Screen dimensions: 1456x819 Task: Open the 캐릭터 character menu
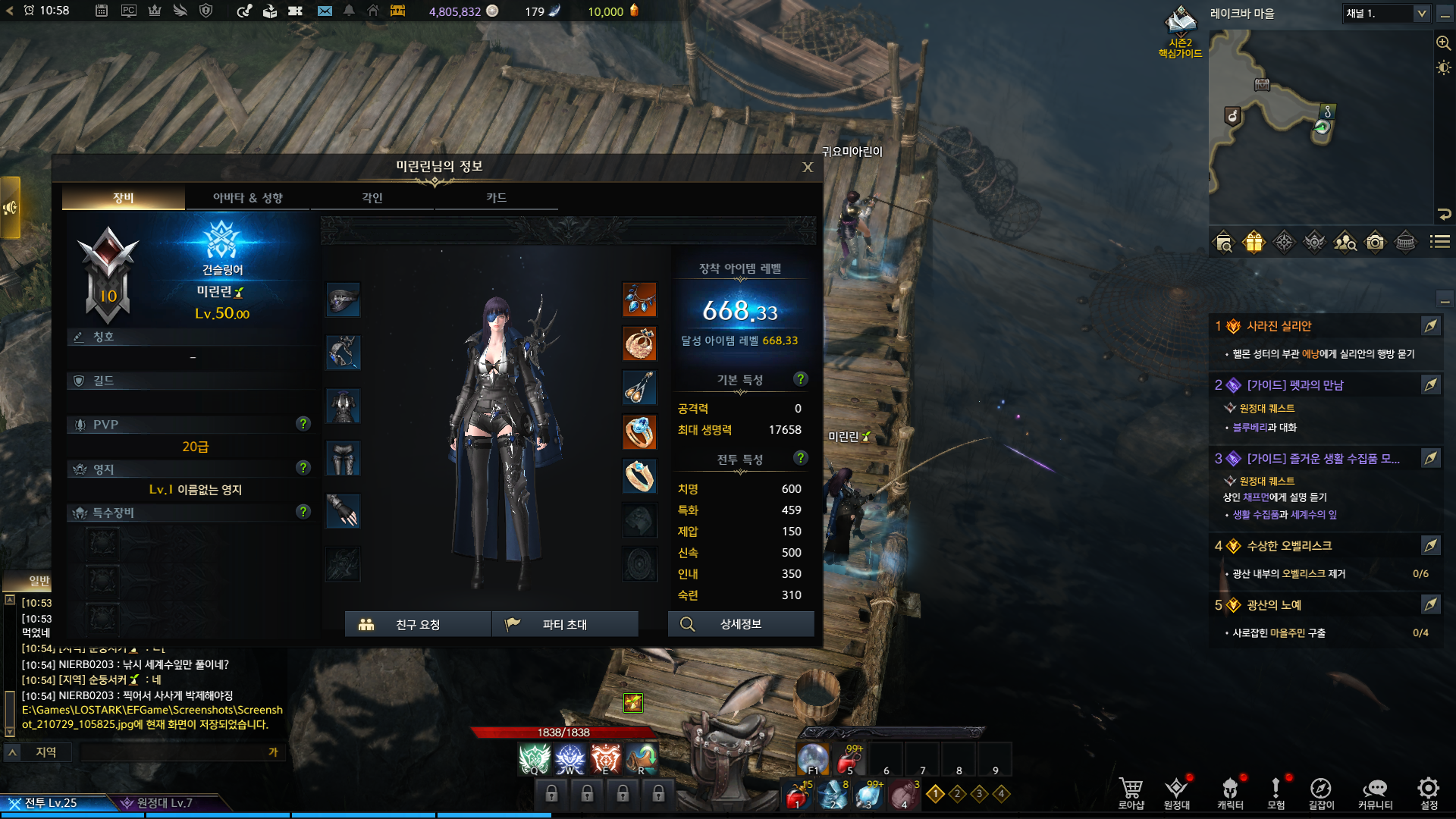click(1230, 792)
